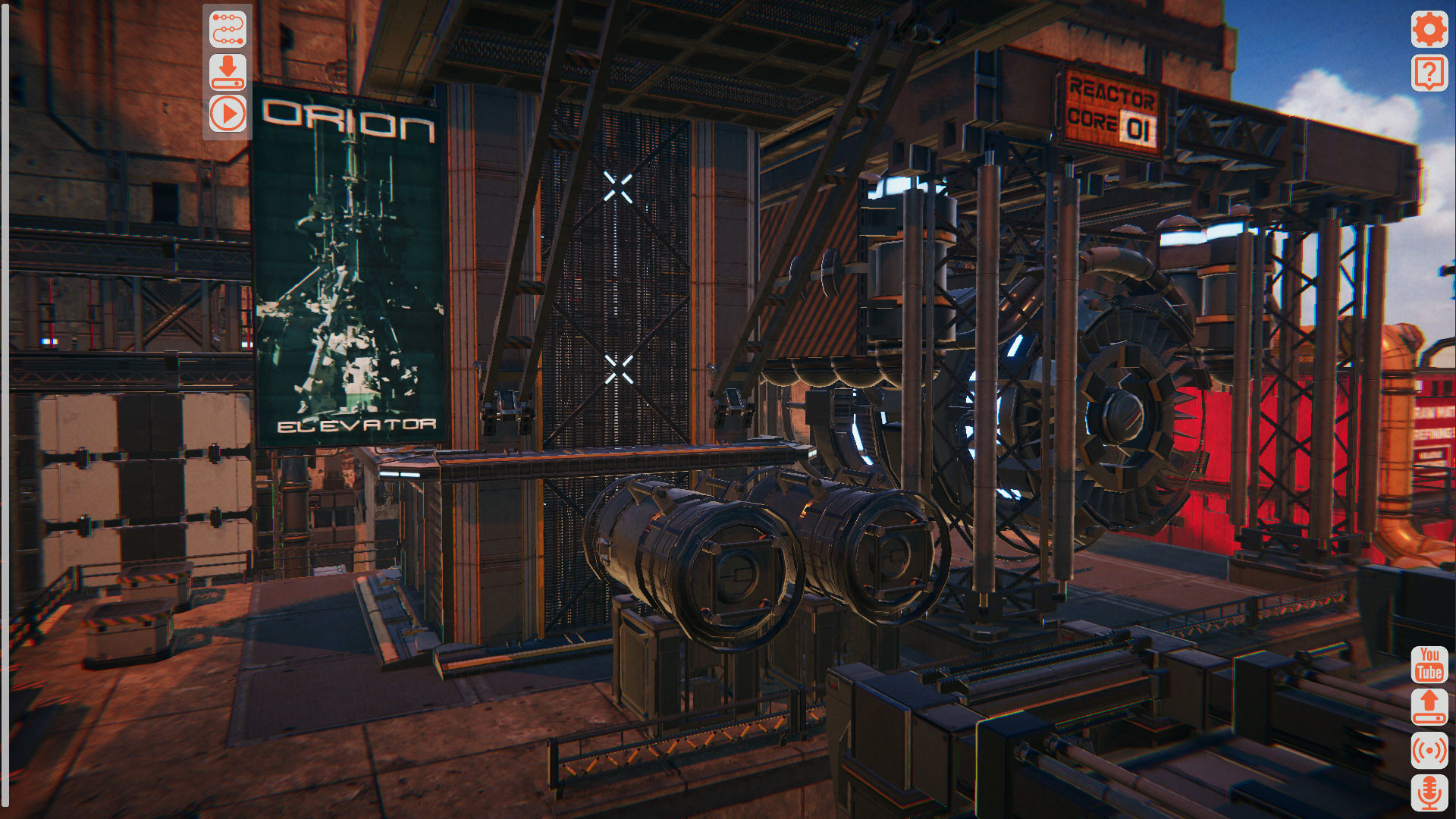
Task: Open the guided camera tour tool
Action: (227, 27)
